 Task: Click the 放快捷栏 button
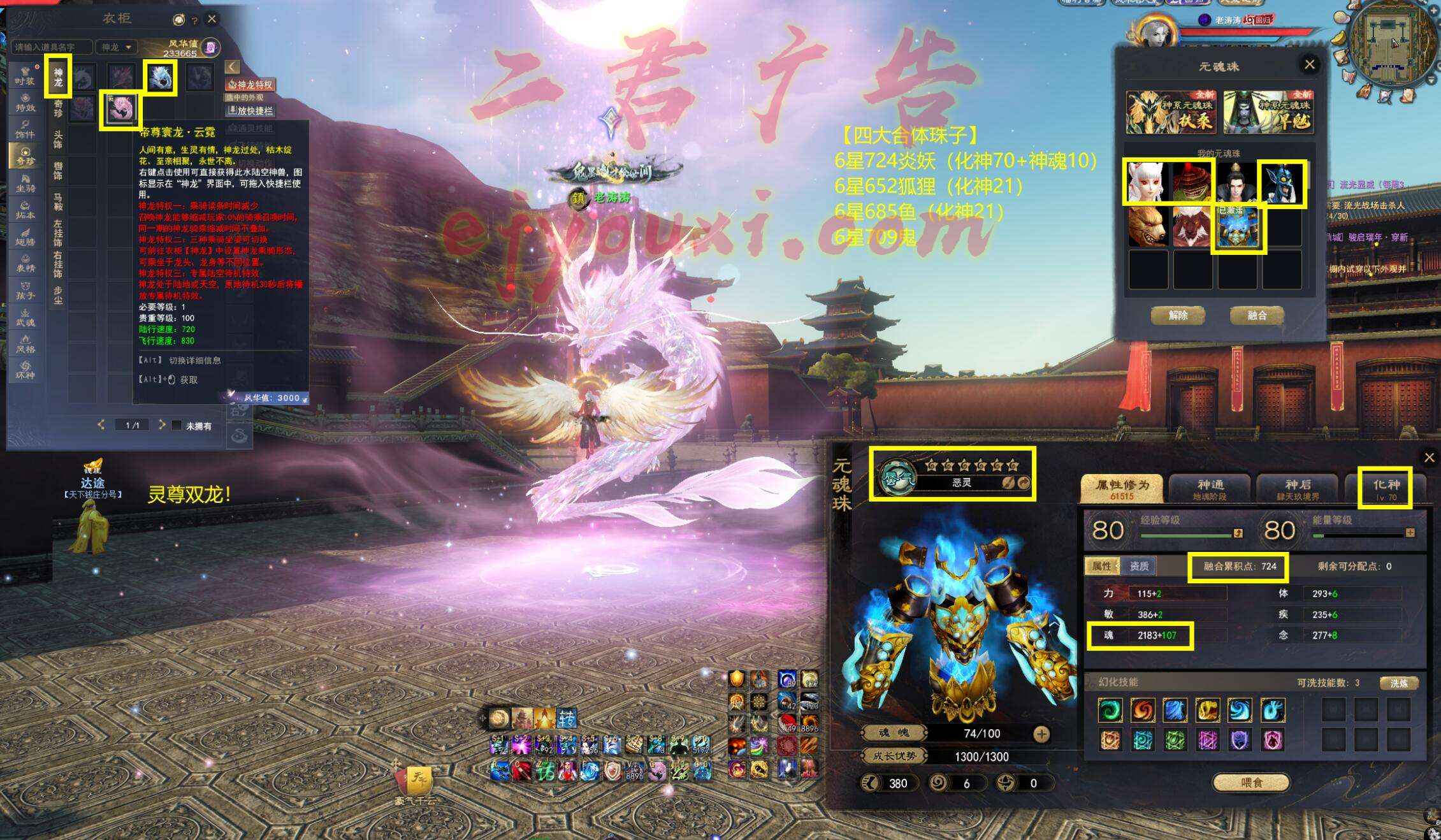(x=251, y=111)
